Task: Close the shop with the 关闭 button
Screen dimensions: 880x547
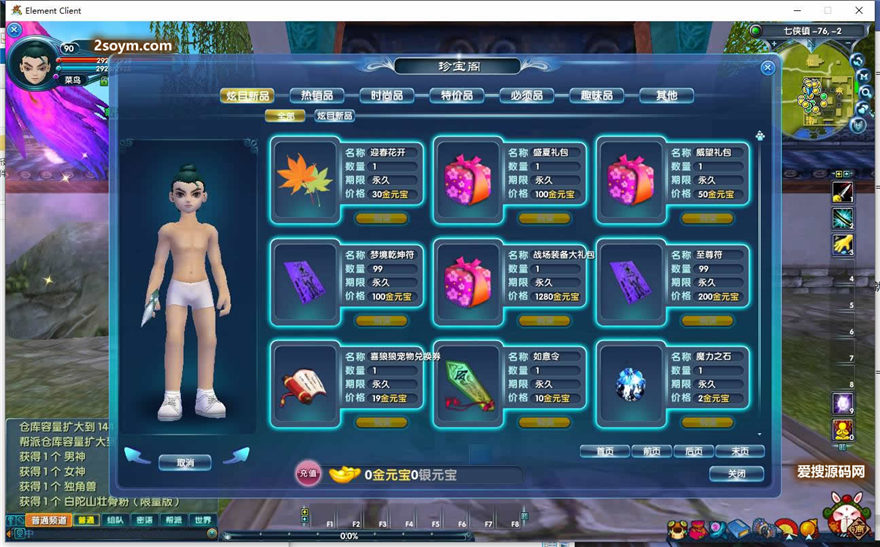Action: [736, 474]
